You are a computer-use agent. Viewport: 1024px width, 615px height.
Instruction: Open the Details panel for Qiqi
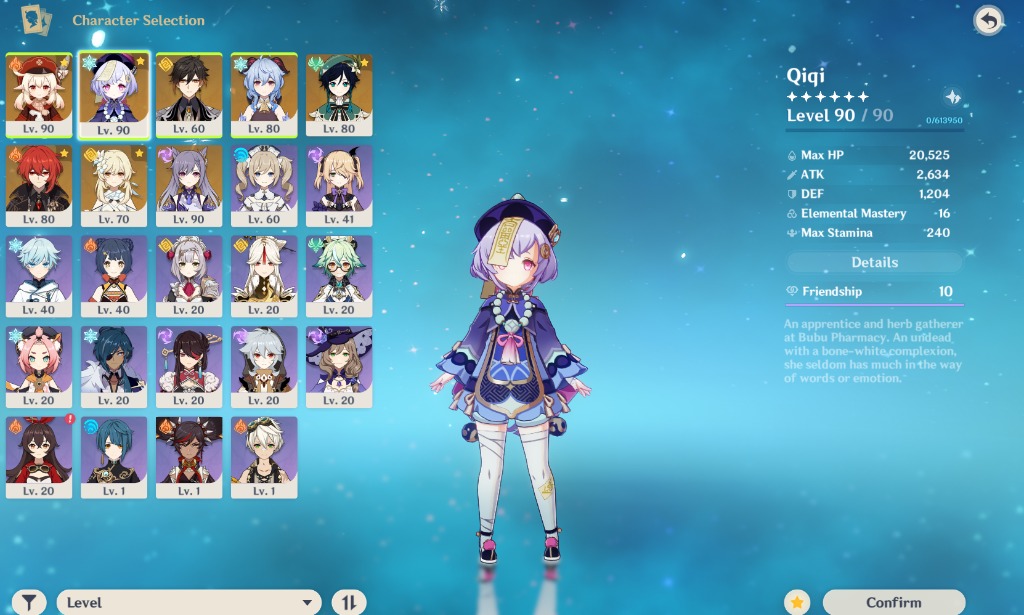pos(874,262)
